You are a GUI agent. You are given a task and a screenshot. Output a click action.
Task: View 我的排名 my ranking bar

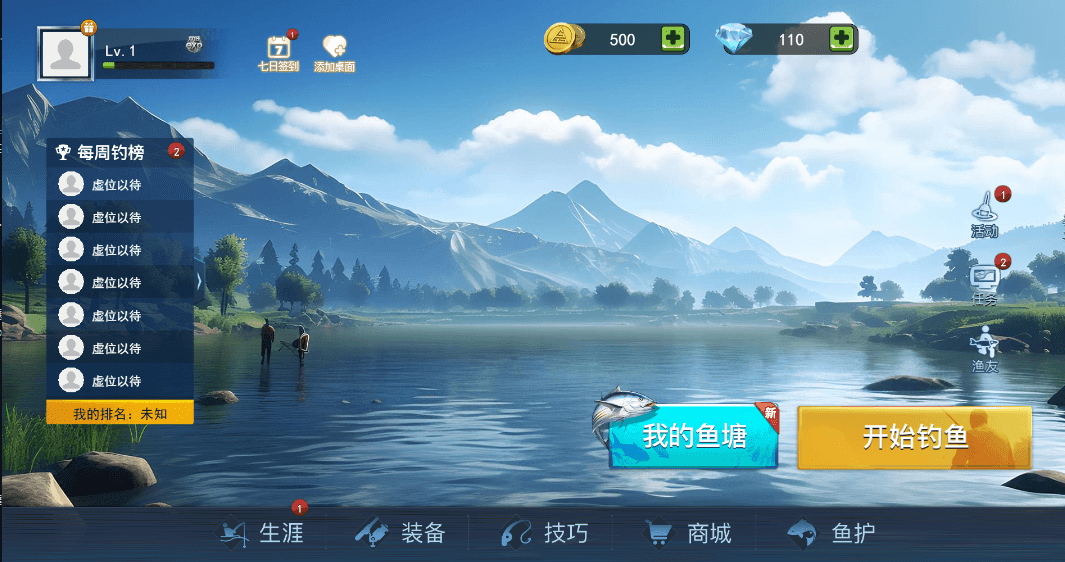click(119, 413)
